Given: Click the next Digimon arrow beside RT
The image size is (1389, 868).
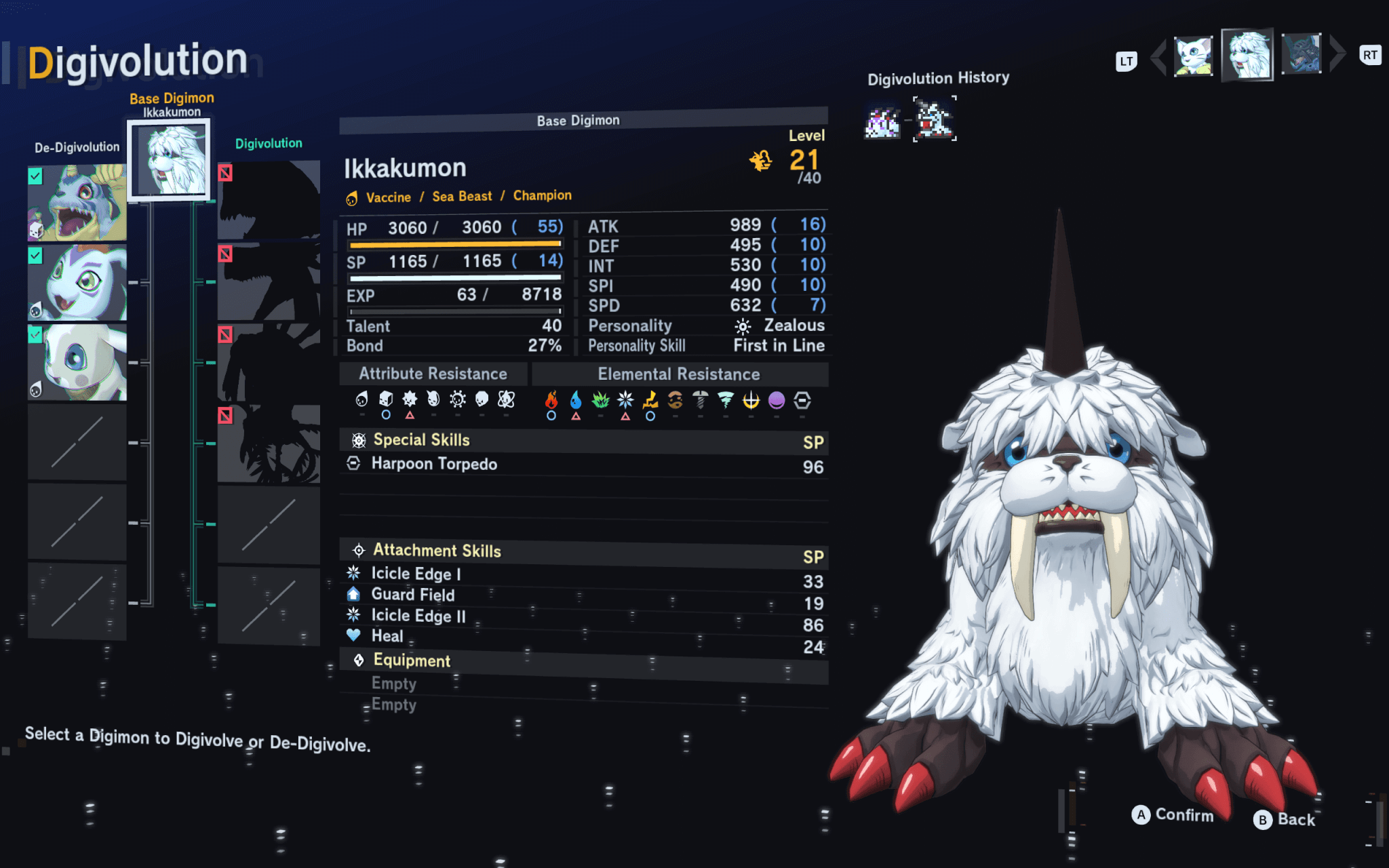Looking at the screenshot, I should tap(1337, 54).
